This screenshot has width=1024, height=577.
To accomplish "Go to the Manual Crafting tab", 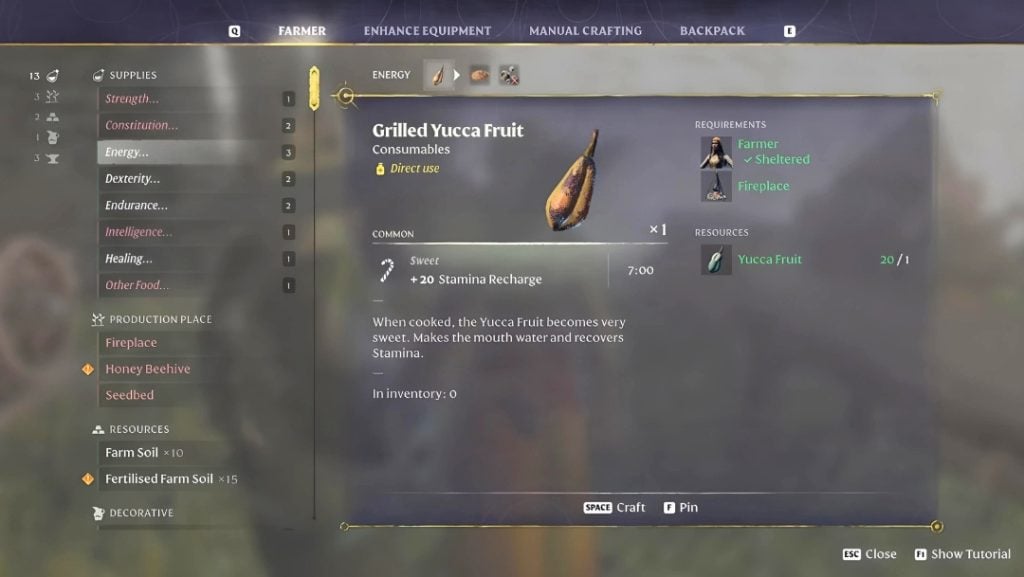I will click(x=585, y=31).
